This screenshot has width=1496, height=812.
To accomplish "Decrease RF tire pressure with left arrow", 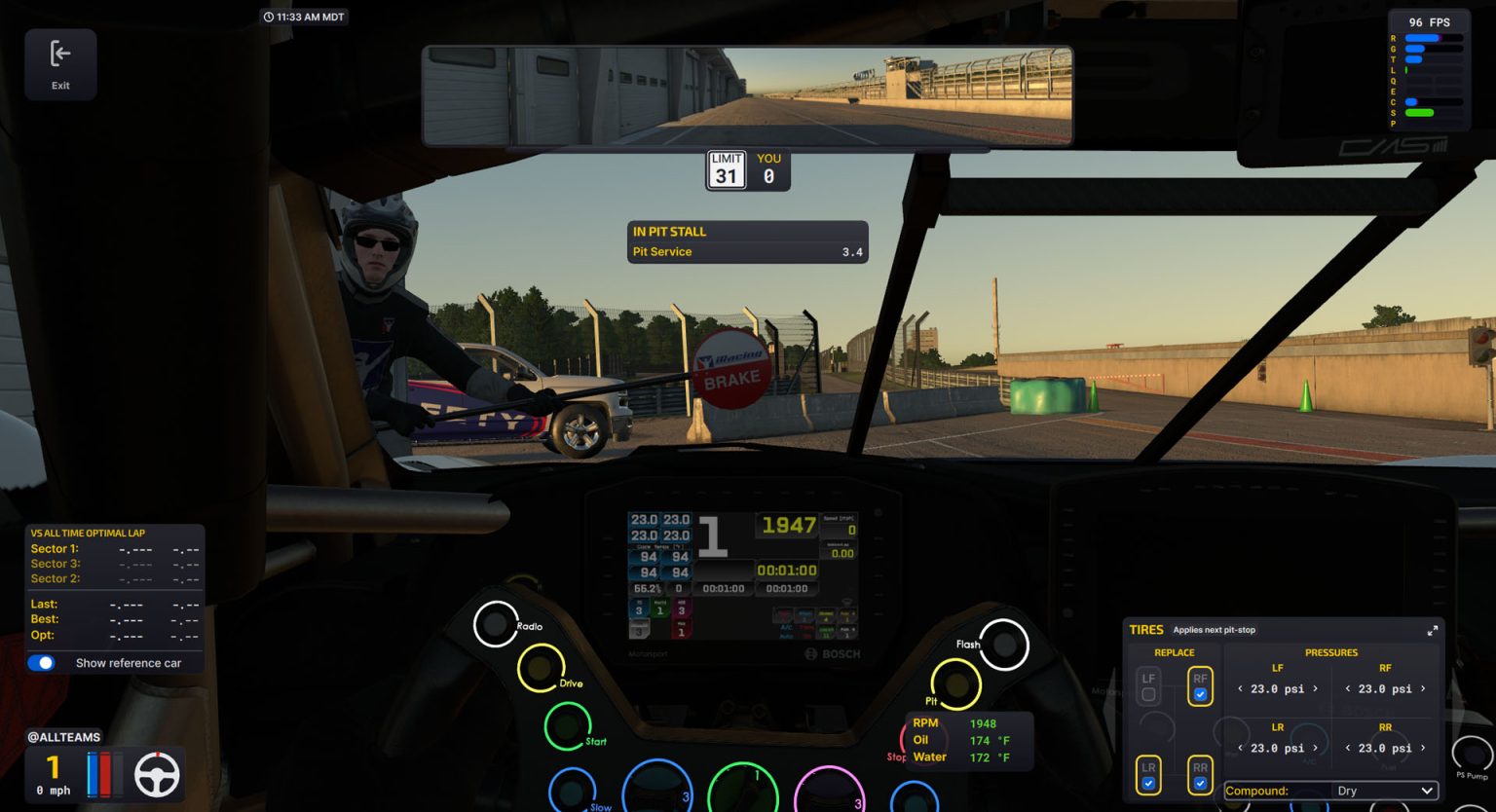I will point(1348,688).
